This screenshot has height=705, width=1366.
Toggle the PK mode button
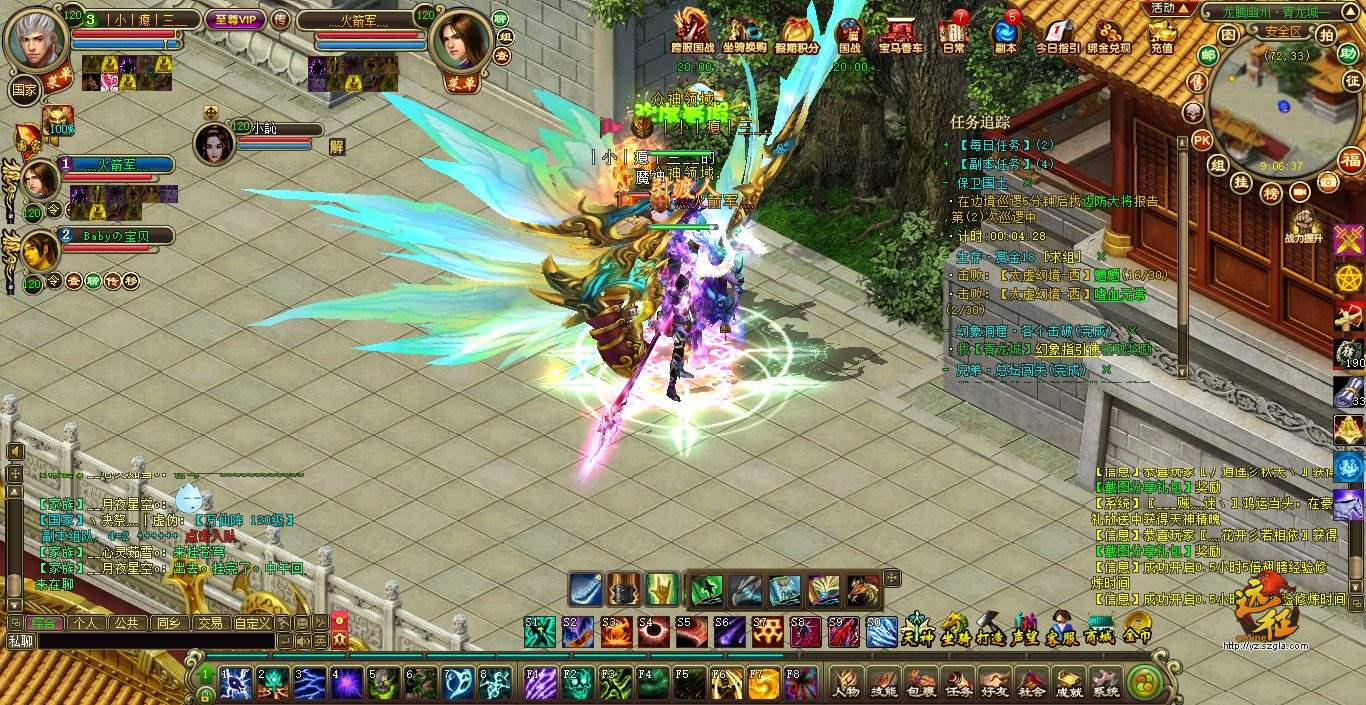click(1203, 139)
